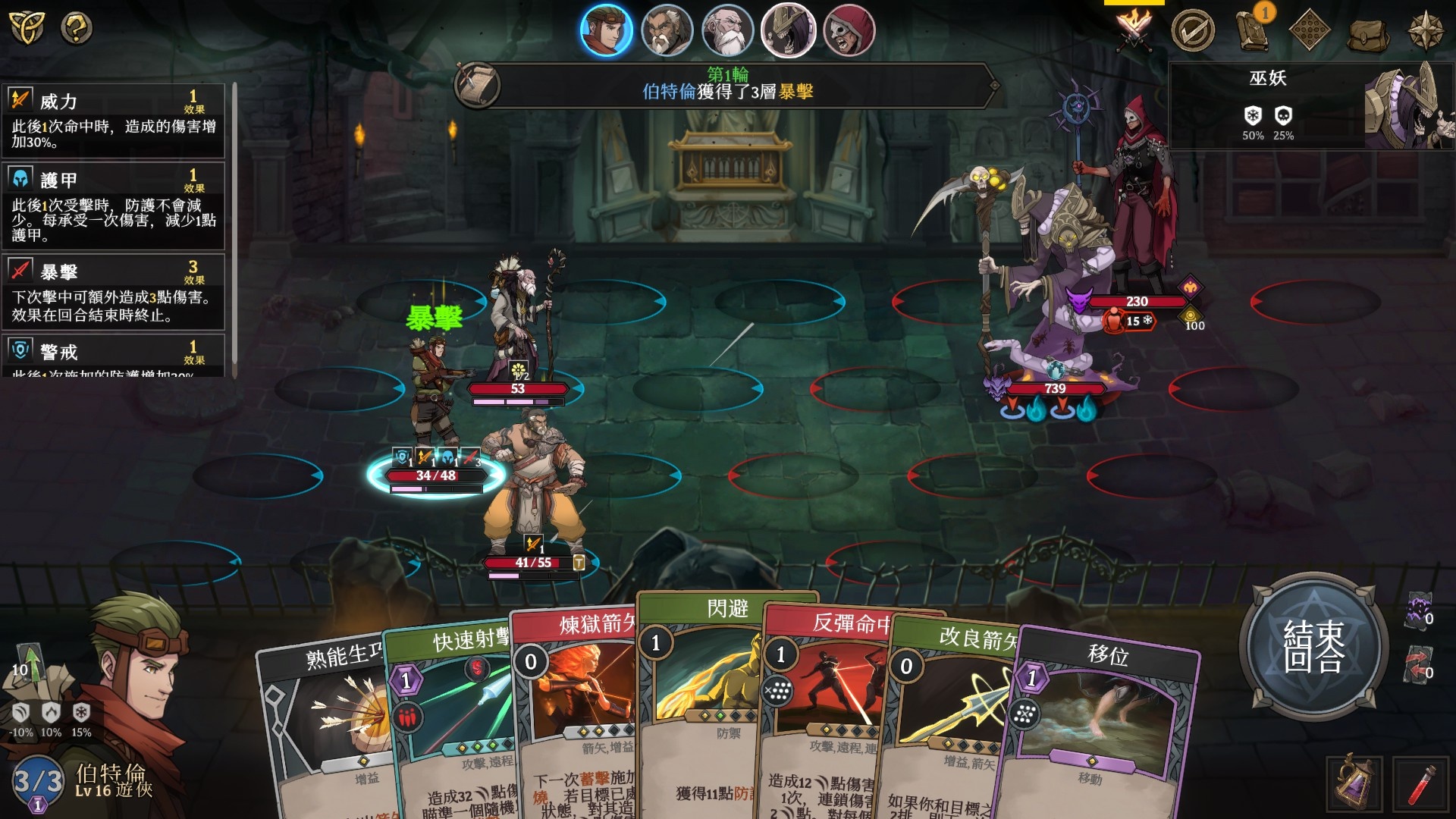Choose the 煉獄箭矢 card

576,705
